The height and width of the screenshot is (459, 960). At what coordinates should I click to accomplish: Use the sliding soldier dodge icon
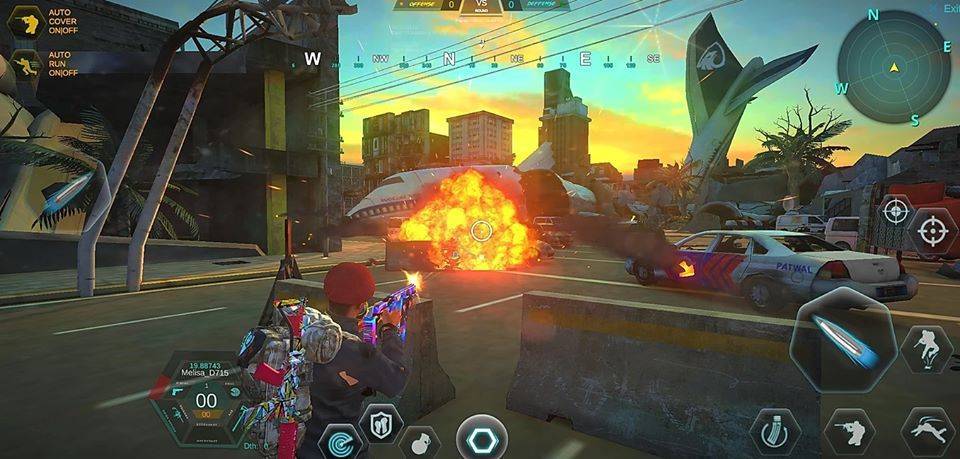[926, 431]
